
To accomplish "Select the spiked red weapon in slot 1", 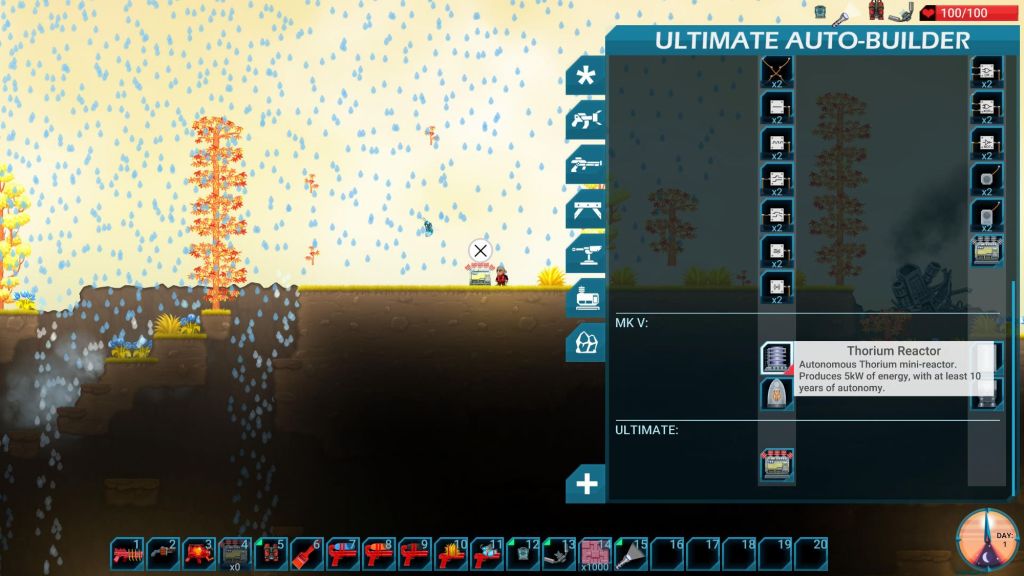I will pyautogui.click(x=127, y=554).
